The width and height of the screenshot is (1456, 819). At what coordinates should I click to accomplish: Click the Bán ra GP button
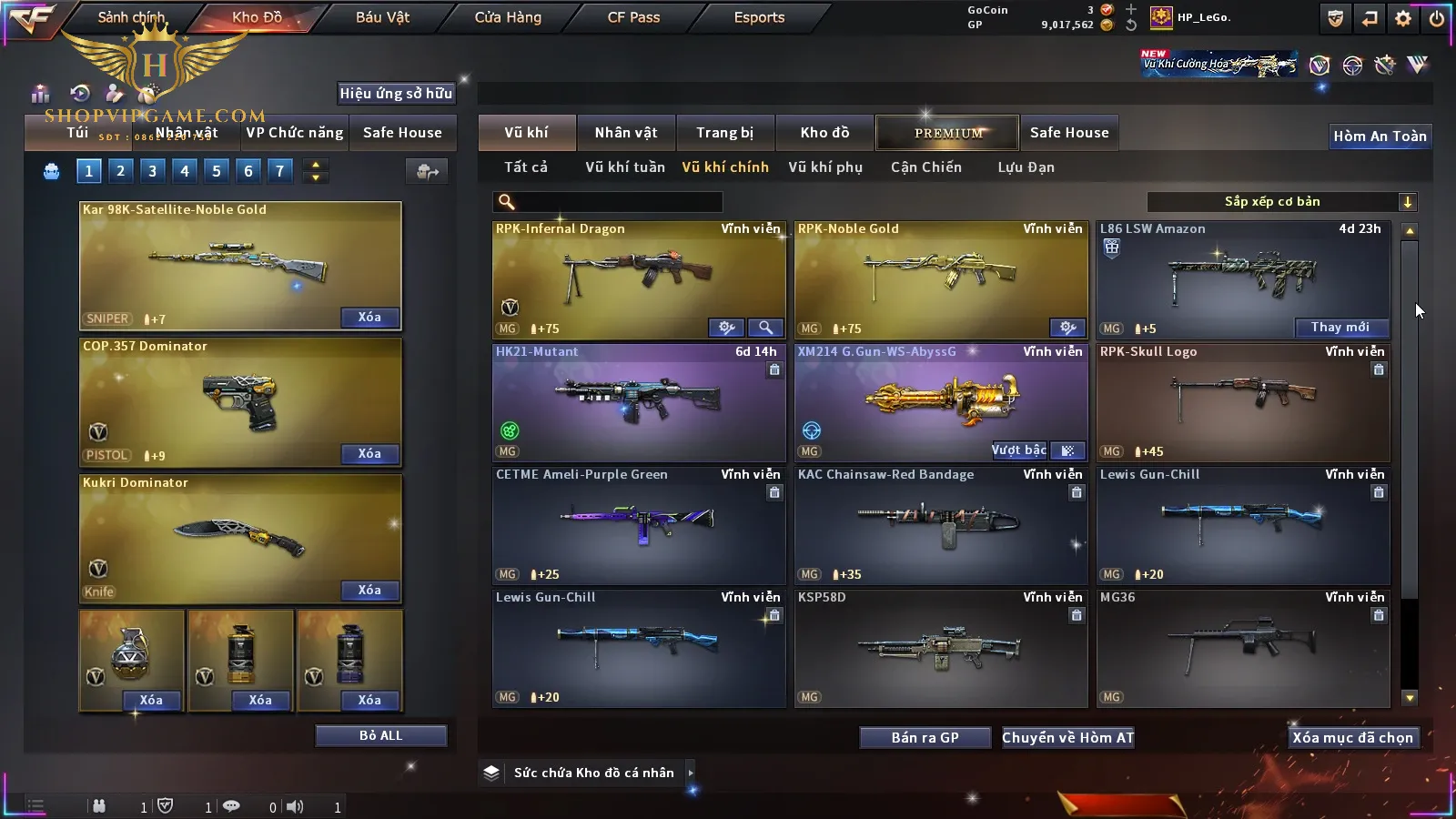click(x=925, y=738)
